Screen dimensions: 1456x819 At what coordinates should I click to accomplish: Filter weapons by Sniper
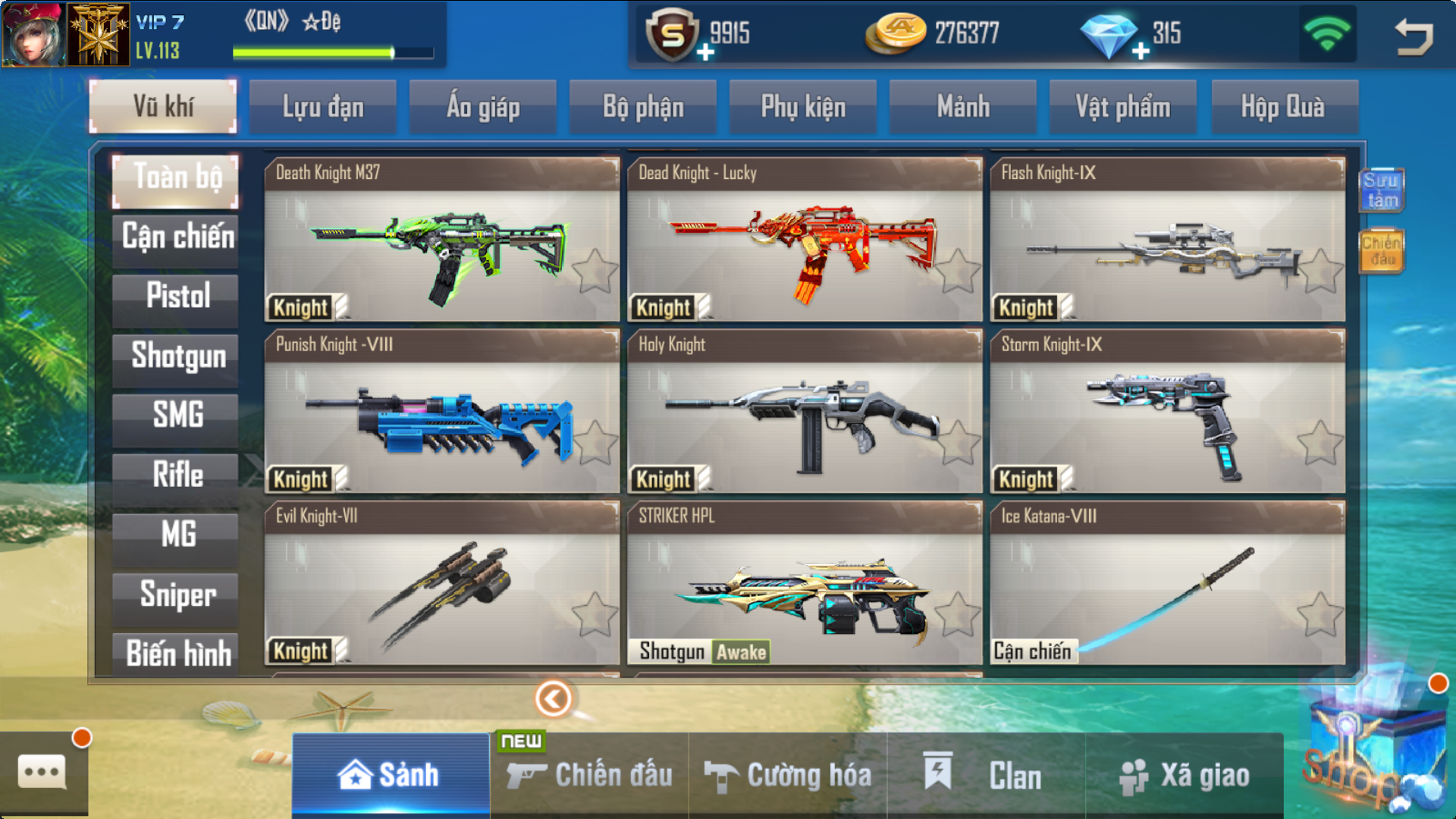click(177, 594)
